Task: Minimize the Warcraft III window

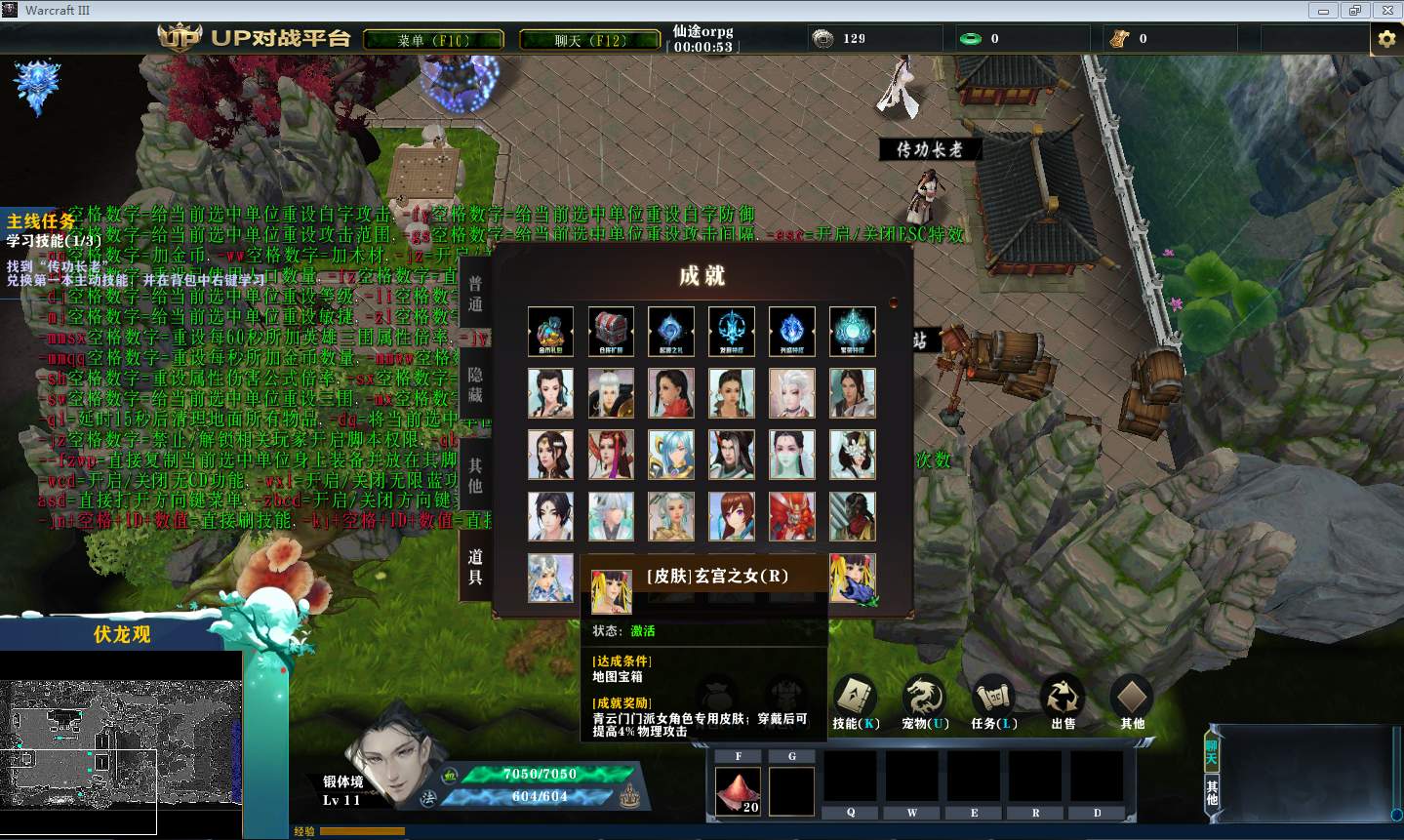Action: tap(1324, 11)
